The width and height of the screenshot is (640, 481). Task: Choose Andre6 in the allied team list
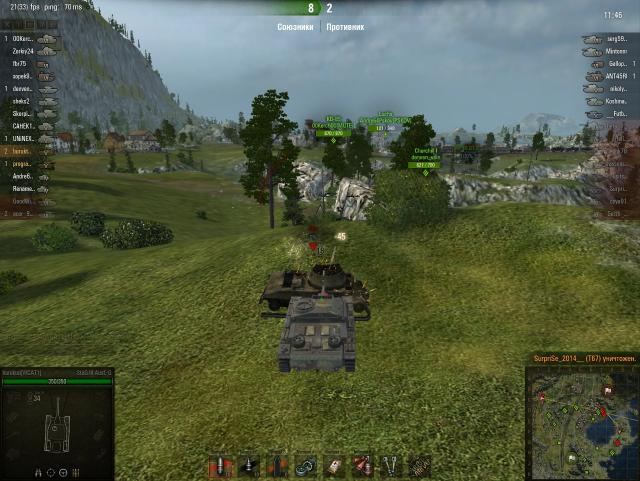click(x=22, y=176)
